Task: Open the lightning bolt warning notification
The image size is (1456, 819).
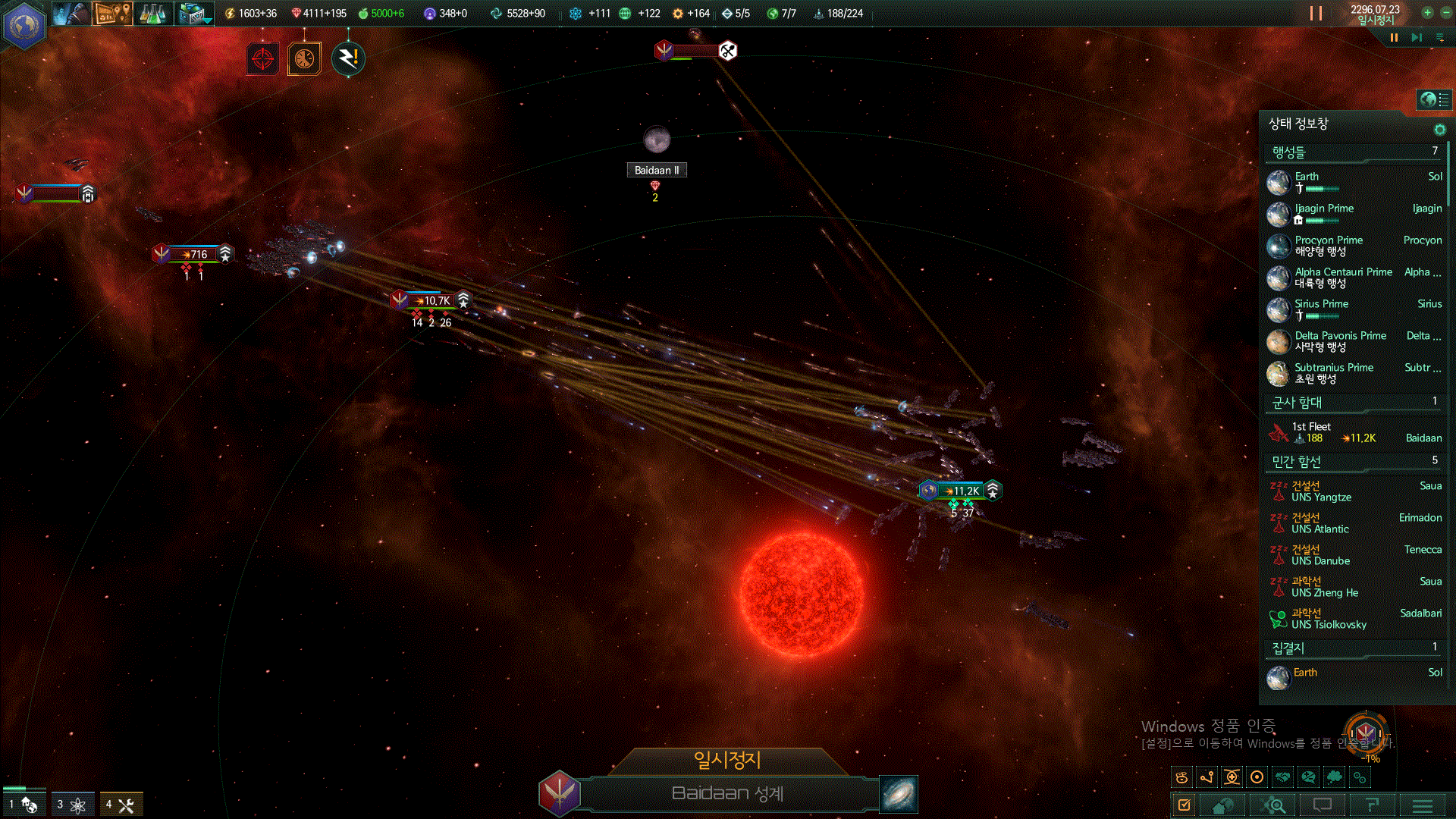Action: coord(348,58)
